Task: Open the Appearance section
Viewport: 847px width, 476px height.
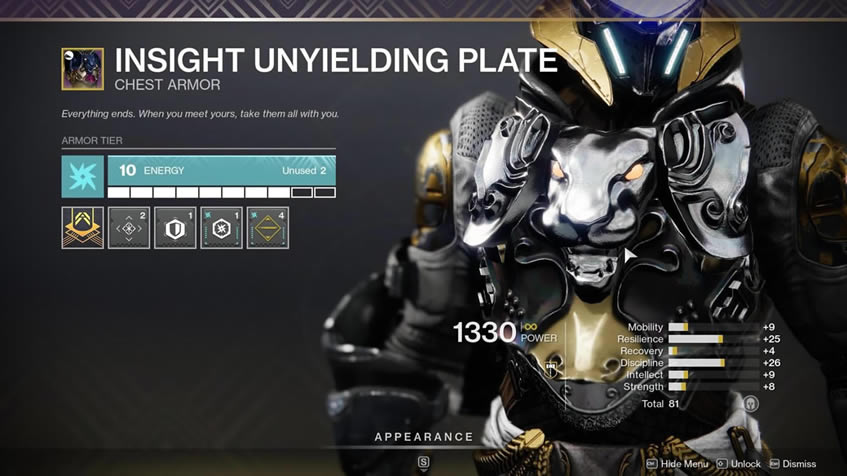Action: (423, 437)
